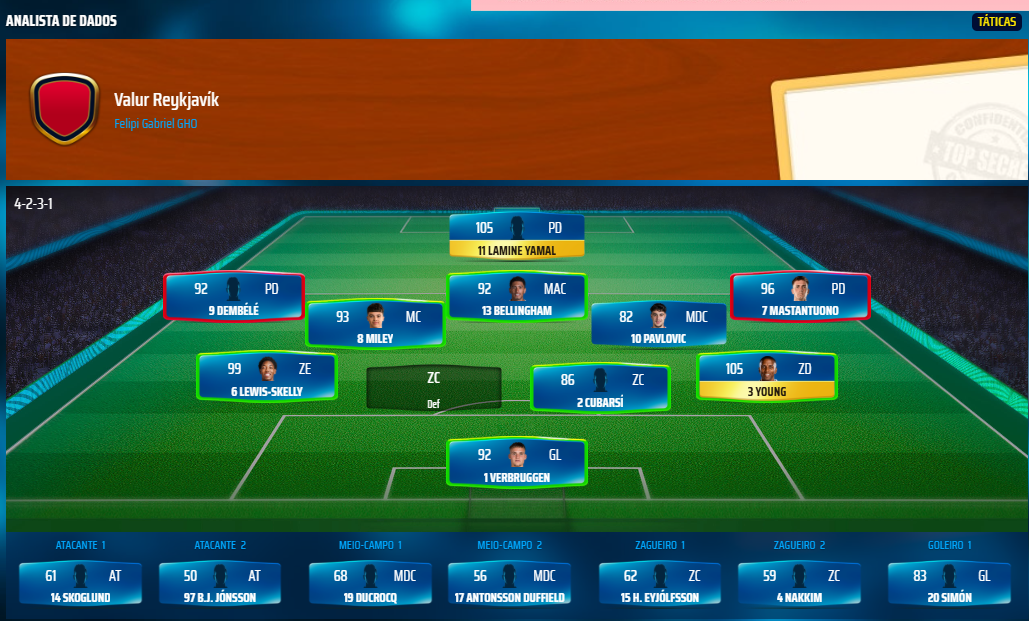Select Lamine Yamal's player card
1029x621 pixels.
coord(516,237)
